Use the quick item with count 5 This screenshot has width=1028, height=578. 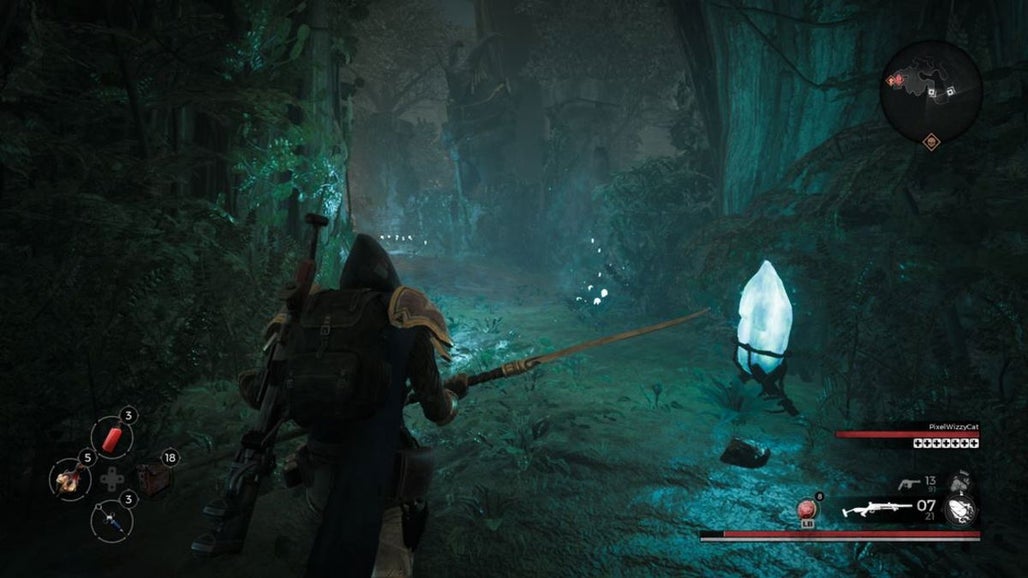[70, 480]
